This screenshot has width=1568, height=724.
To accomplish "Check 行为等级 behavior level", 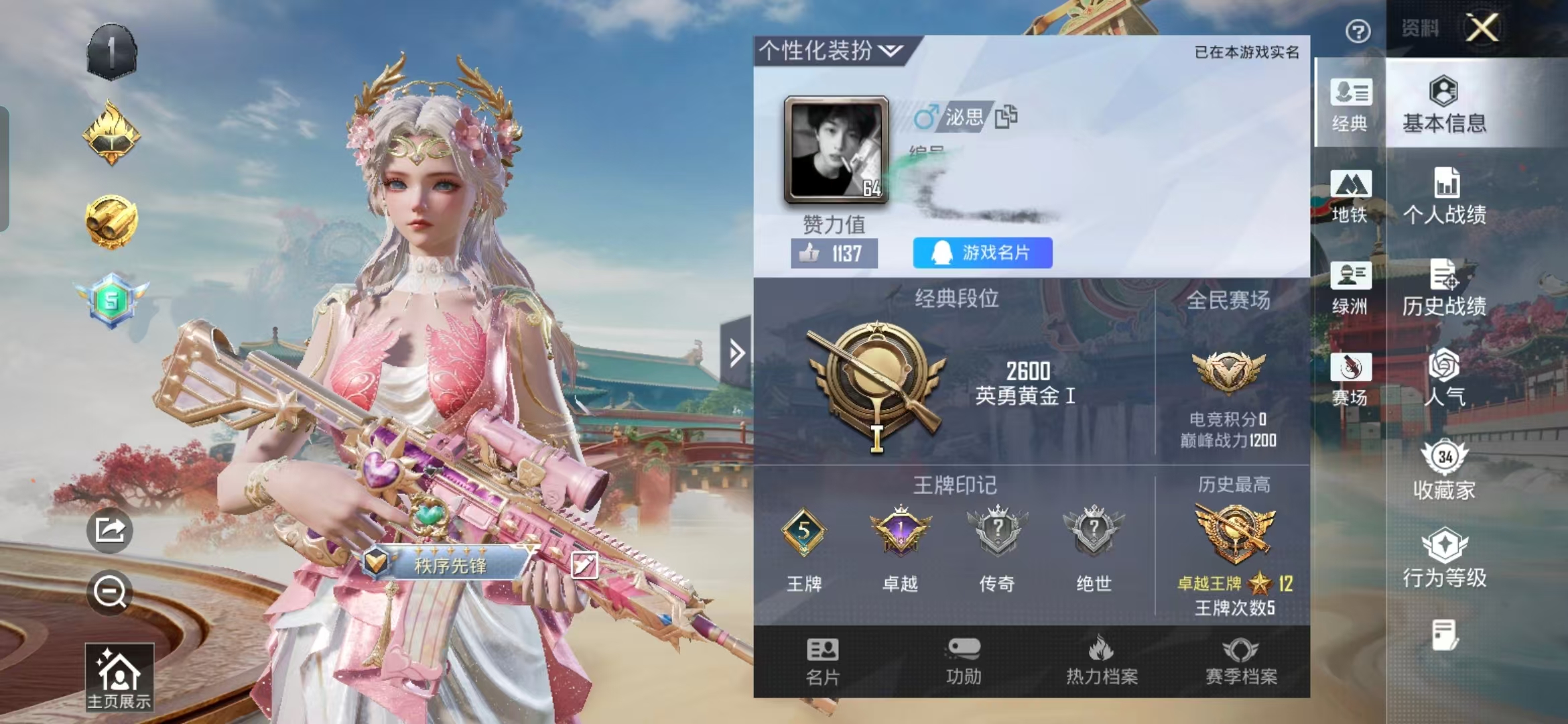I will click(x=1445, y=558).
